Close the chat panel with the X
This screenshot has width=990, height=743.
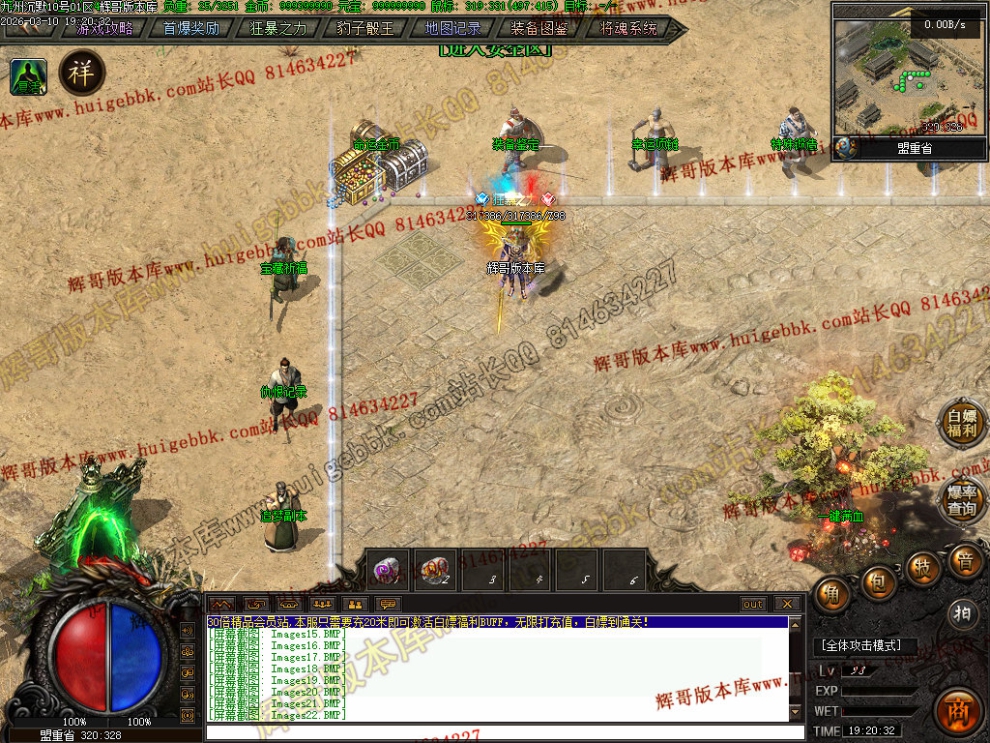787,604
